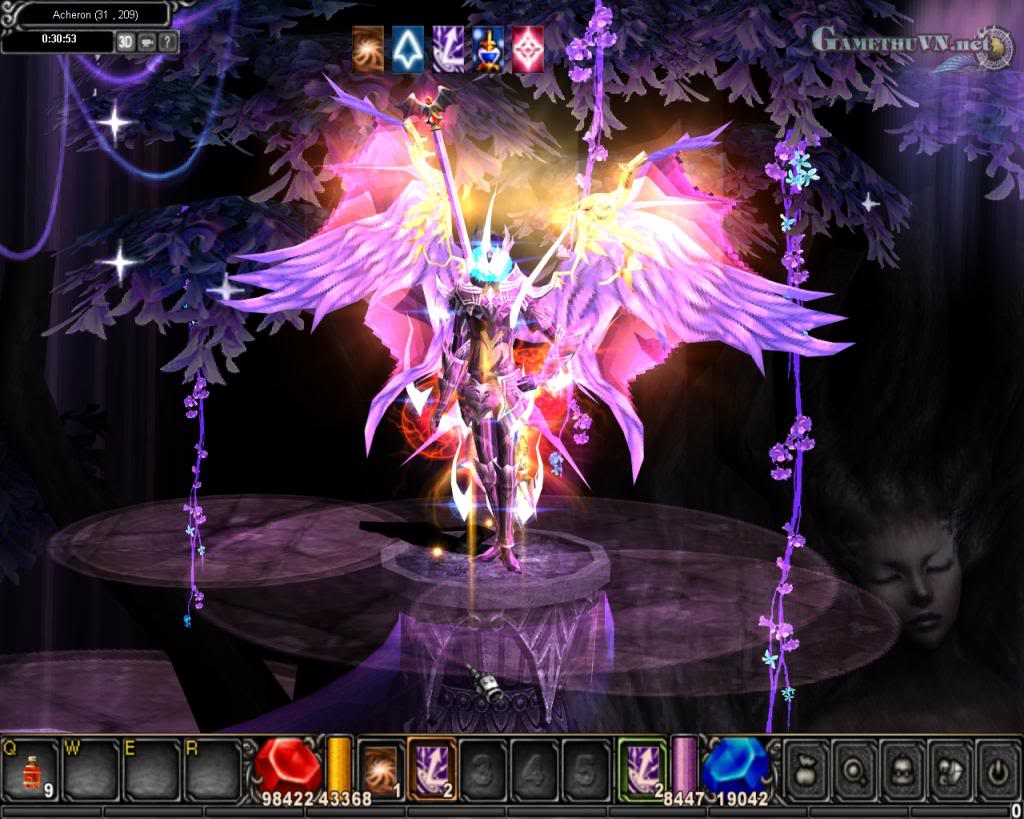Open the magnifying glass menu button
The image size is (1024, 819).
(853, 771)
